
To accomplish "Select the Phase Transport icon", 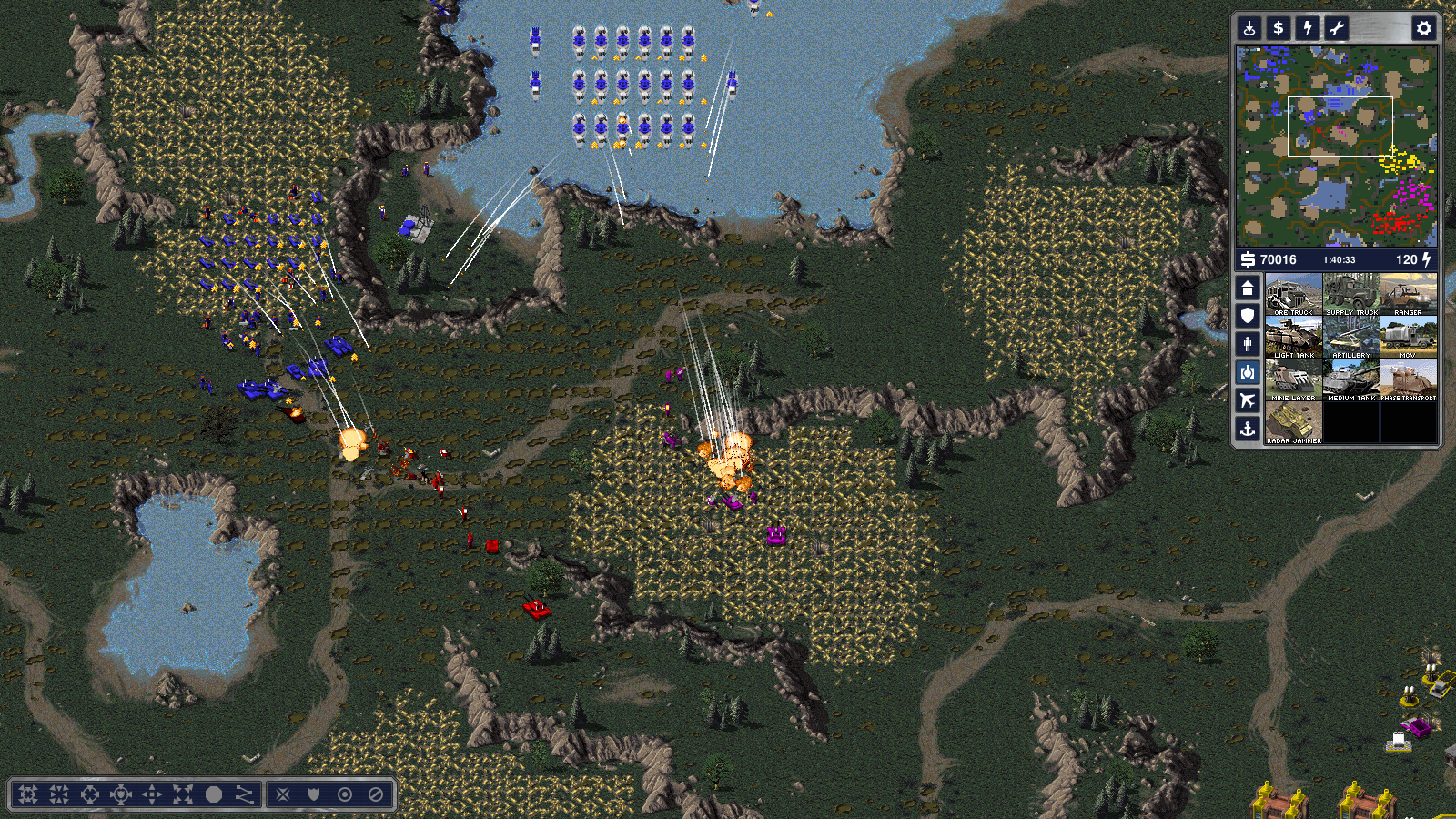I will (x=1409, y=379).
